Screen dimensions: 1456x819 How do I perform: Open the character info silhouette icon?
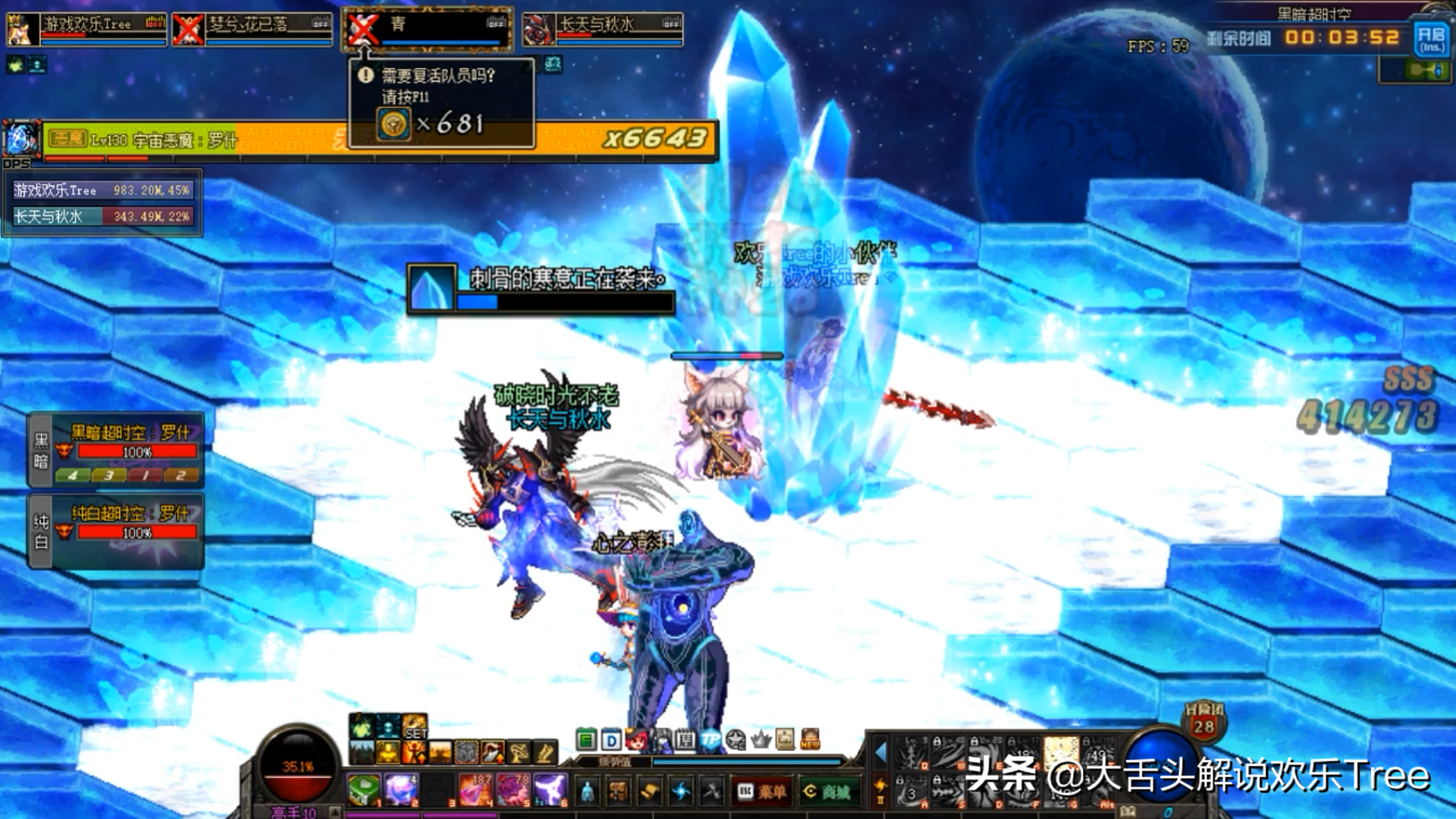click(x=588, y=792)
